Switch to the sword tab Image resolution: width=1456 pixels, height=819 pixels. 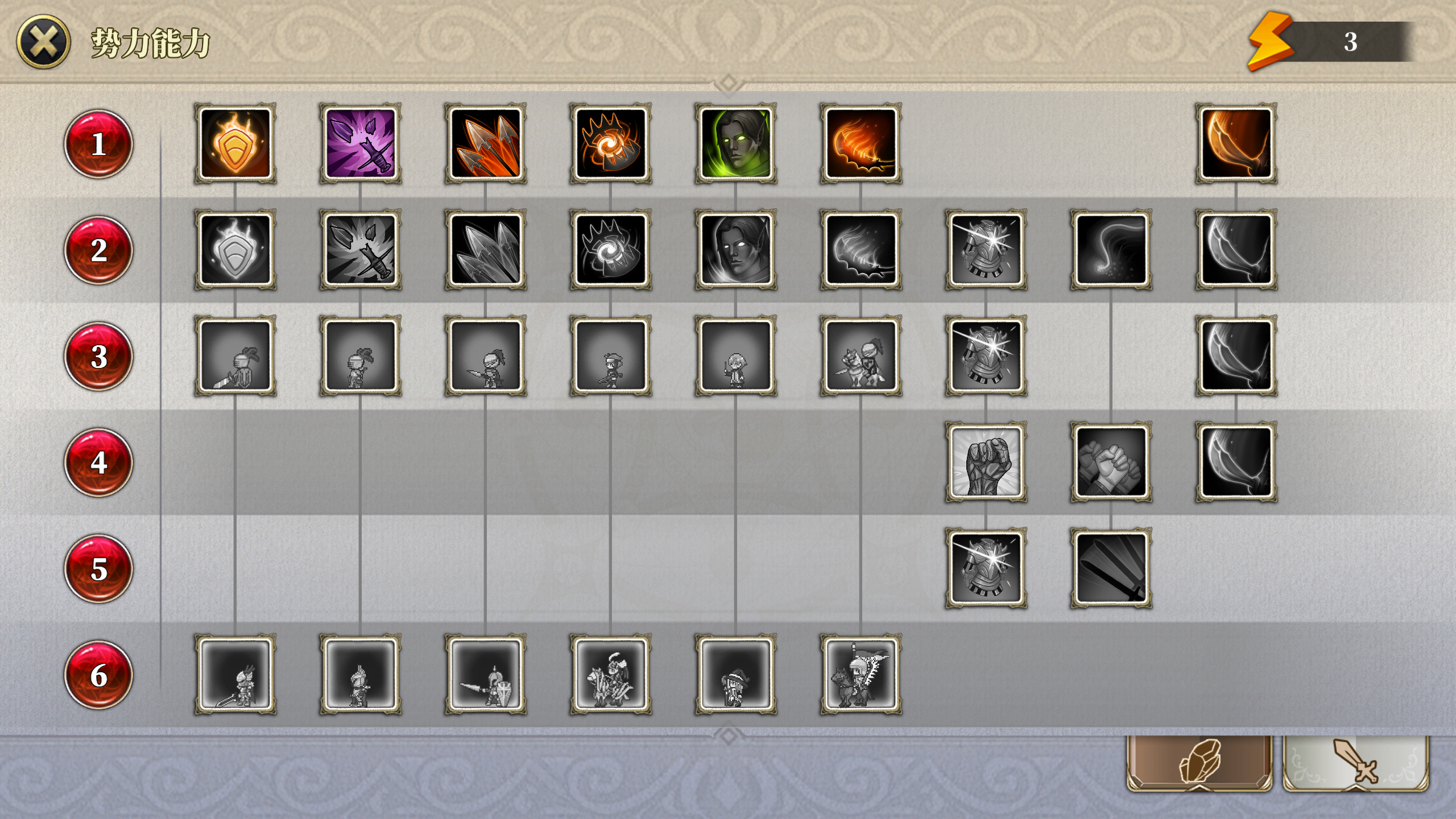(1356, 762)
